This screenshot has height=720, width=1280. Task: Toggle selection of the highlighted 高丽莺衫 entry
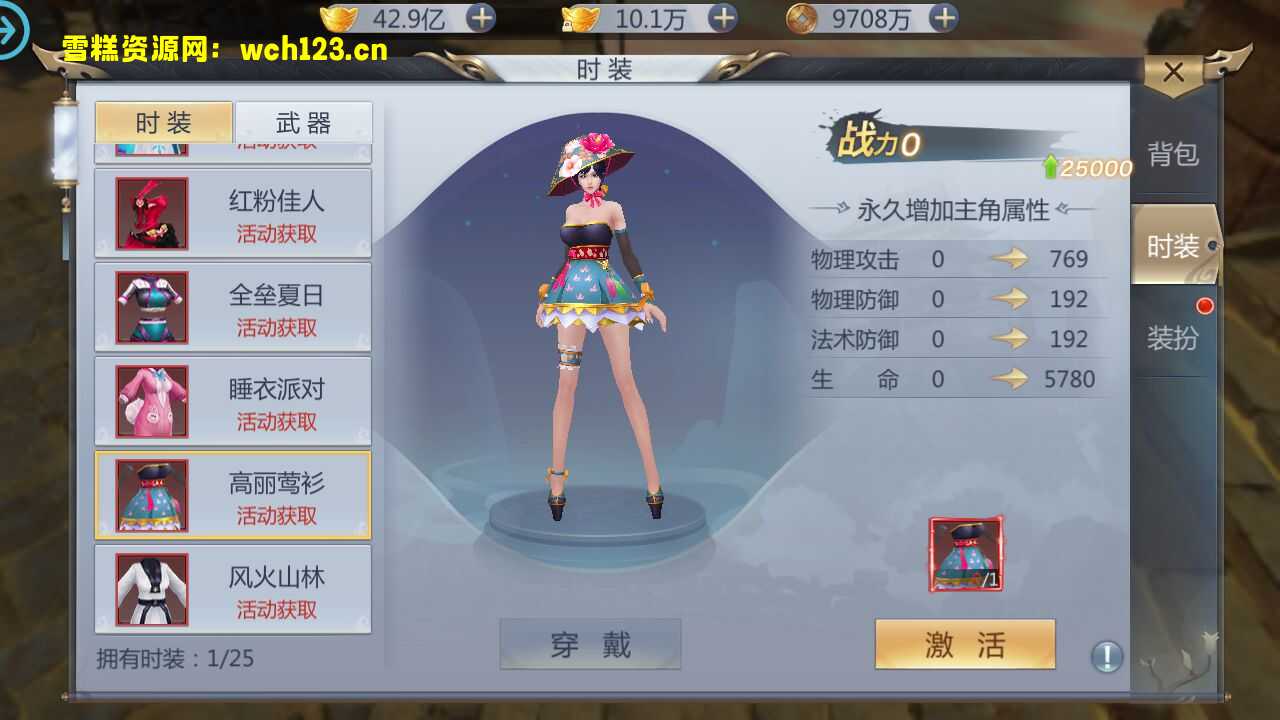point(232,494)
